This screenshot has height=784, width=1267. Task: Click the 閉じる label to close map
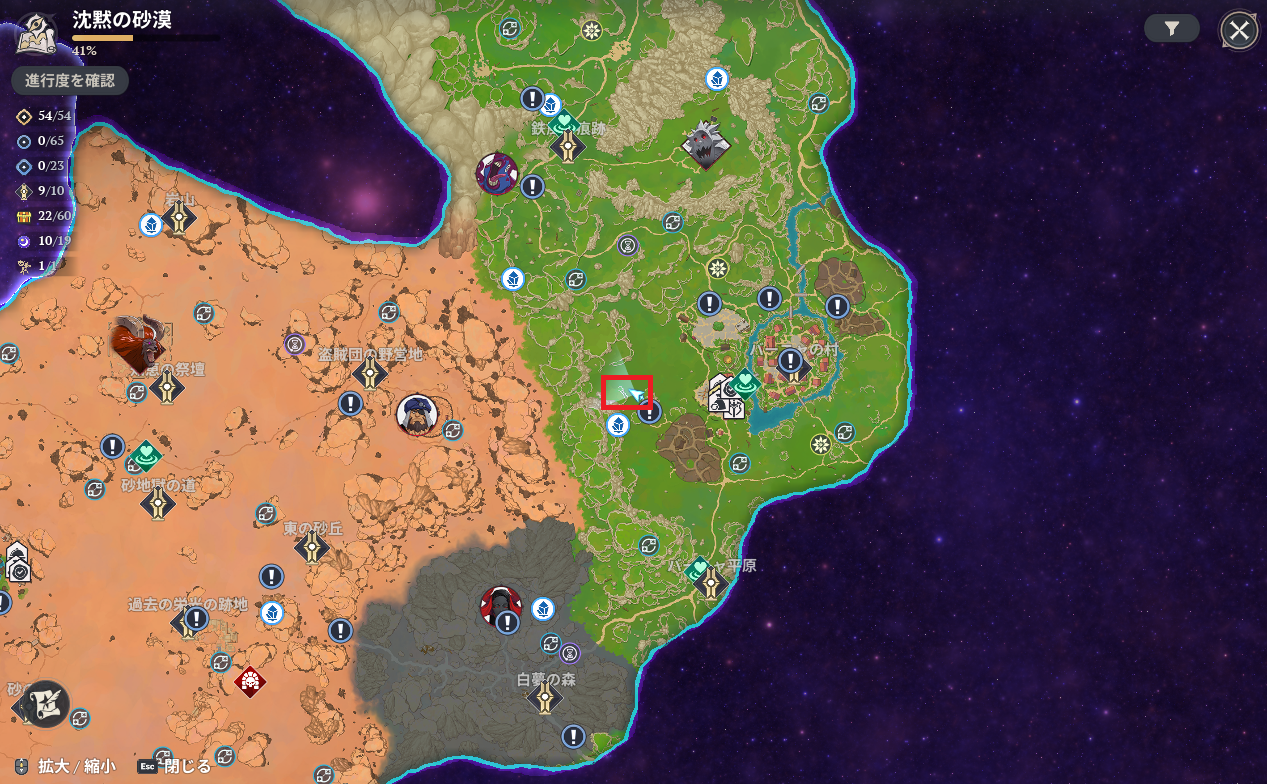[x=187, y=767]
